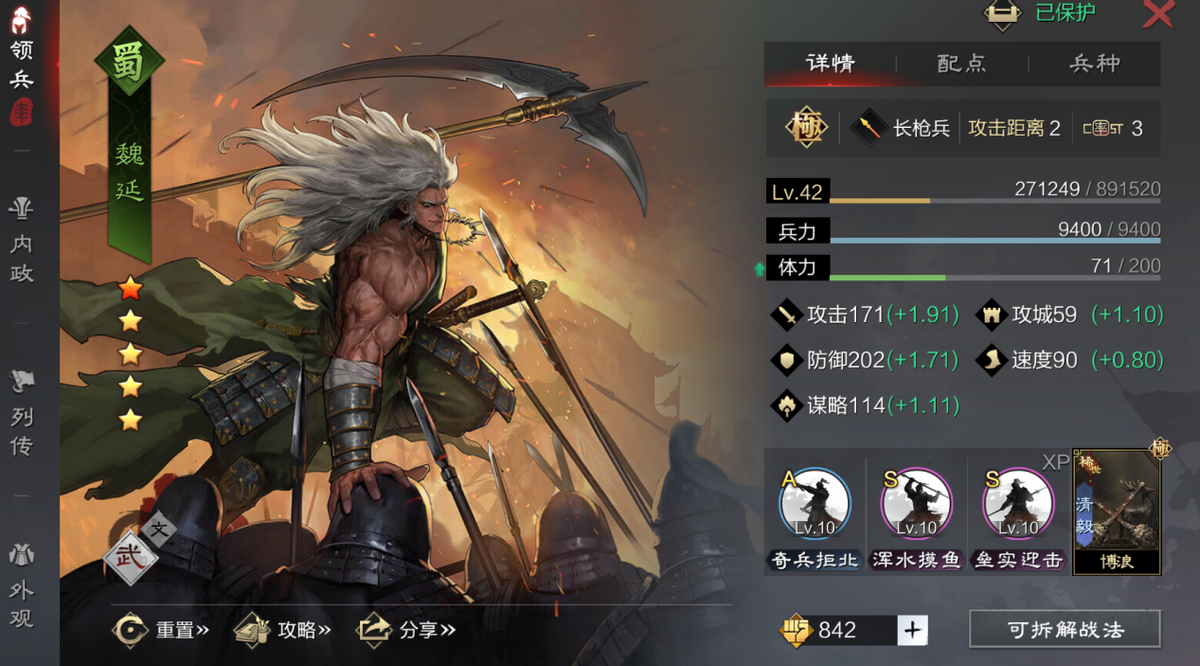Viewport: 1200px width, 666px height.
Task: Switch to the 文 attribute badge
Action: pos(158,527)
